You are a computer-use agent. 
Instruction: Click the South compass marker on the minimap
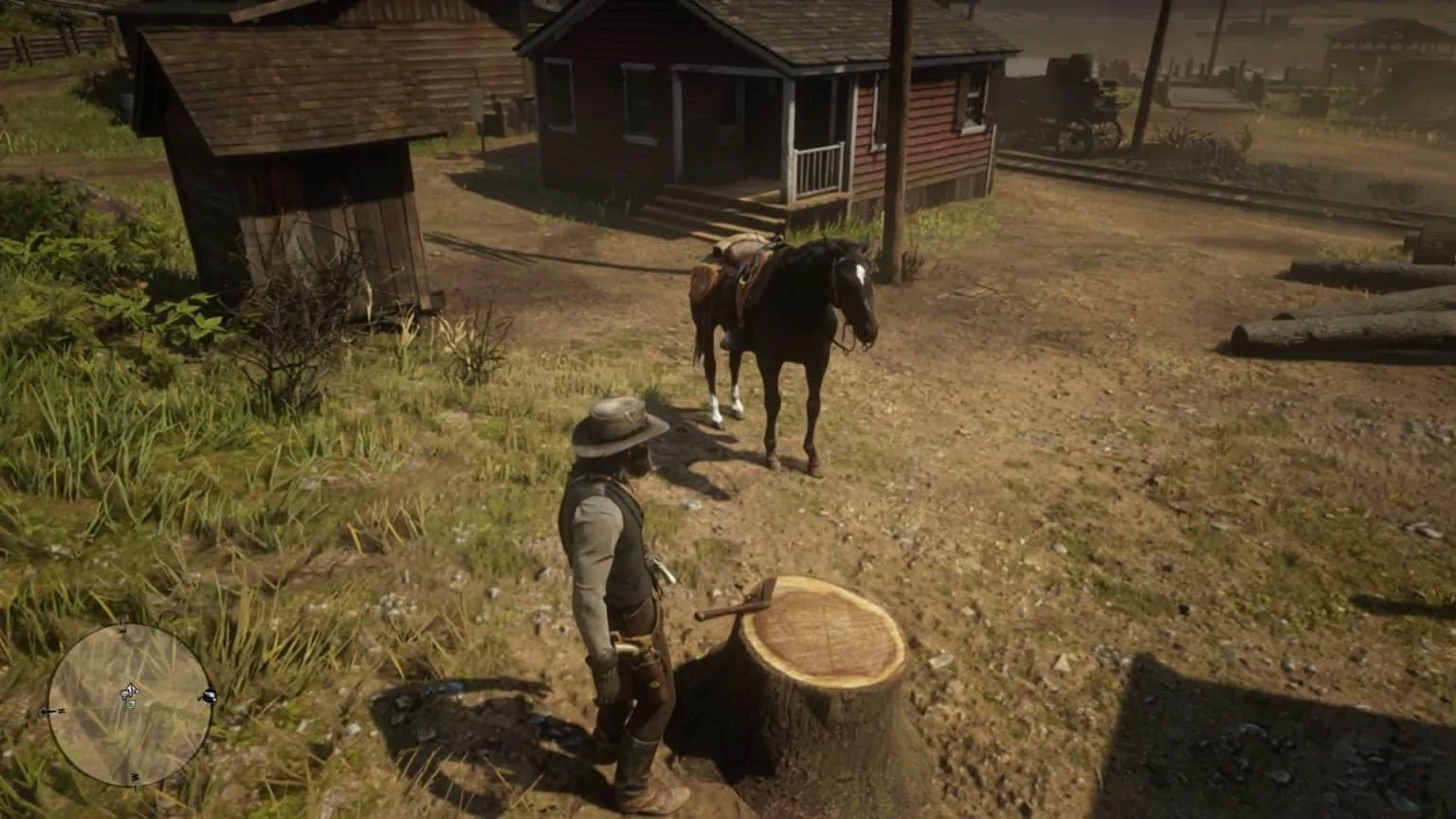[135, 775]
